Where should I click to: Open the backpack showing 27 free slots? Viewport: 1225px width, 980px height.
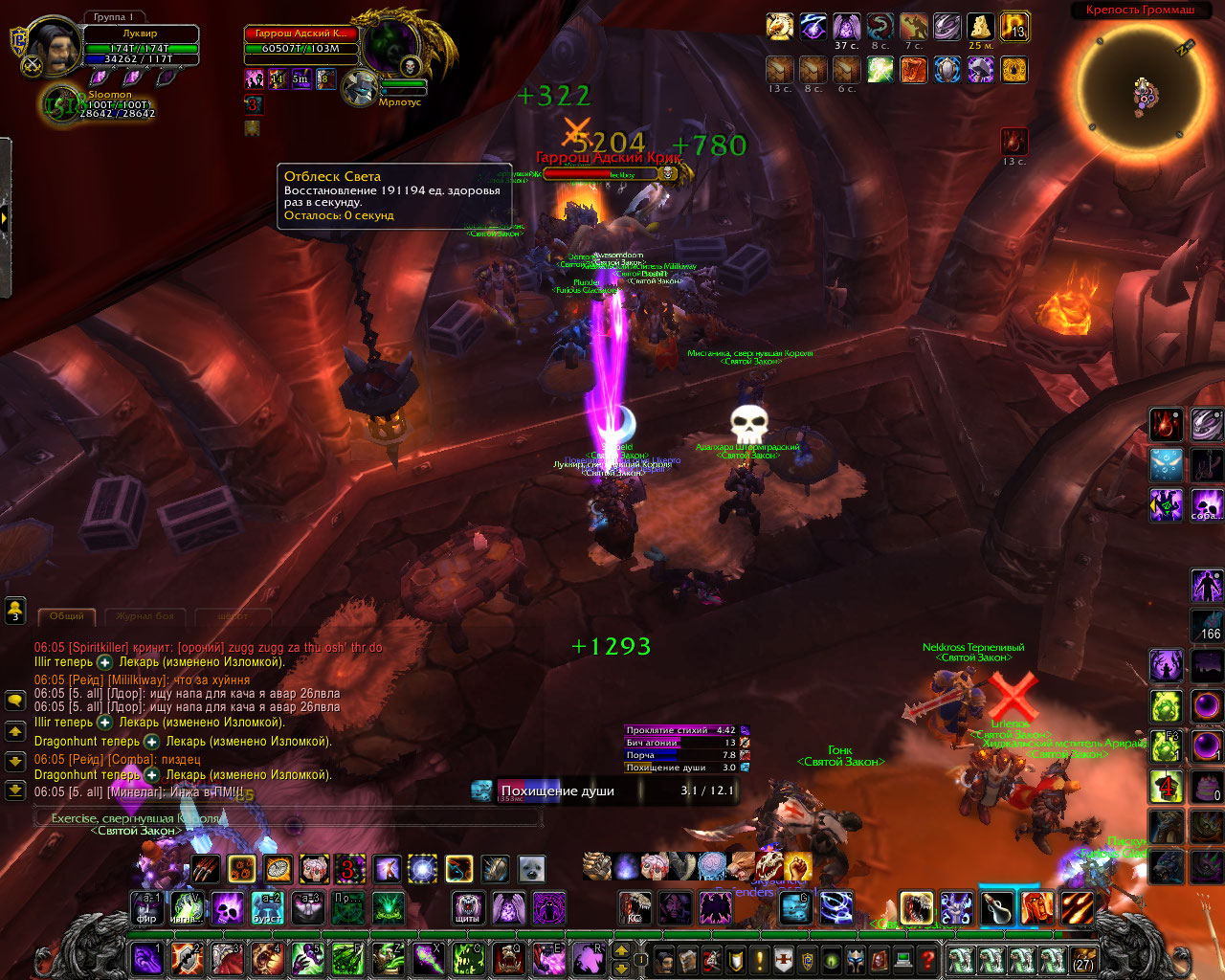tap(1082, 959)
